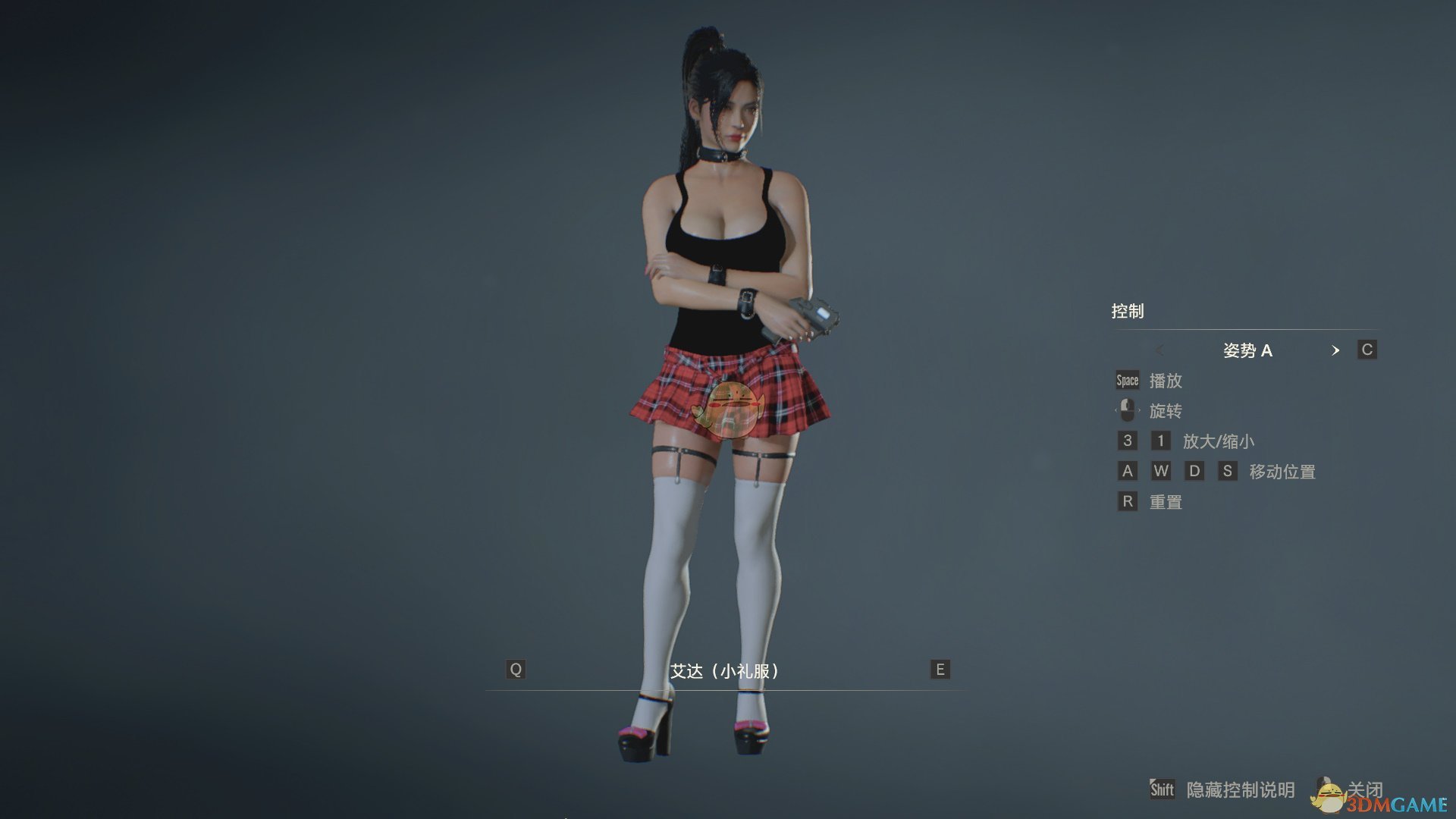Click the "A" key icon in 移动位置 row
The height and width of the screenshot is (819, 1456).
1127,471
